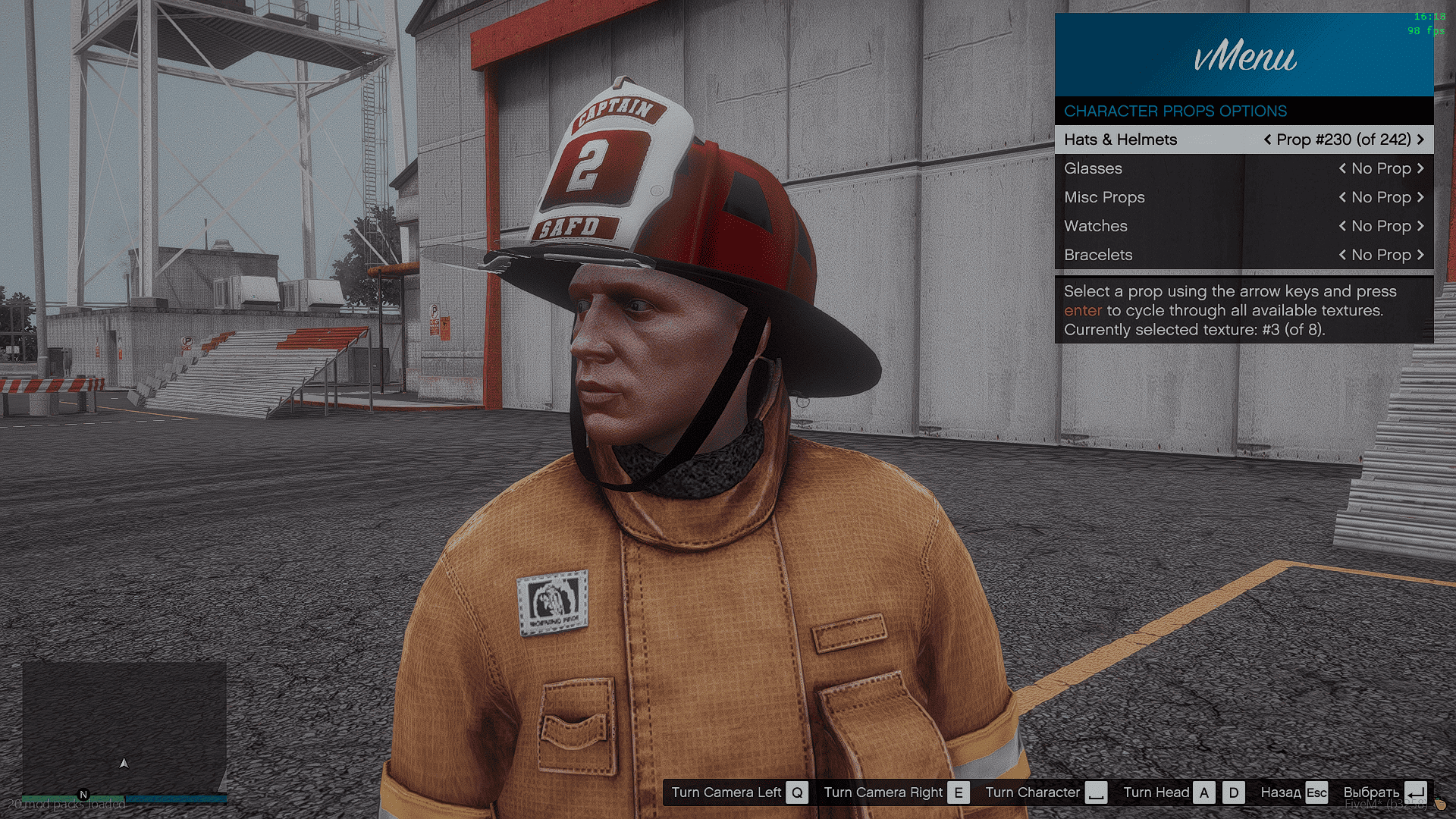
Task: Click the vMenu header banner
Action: pos(1244,55)
